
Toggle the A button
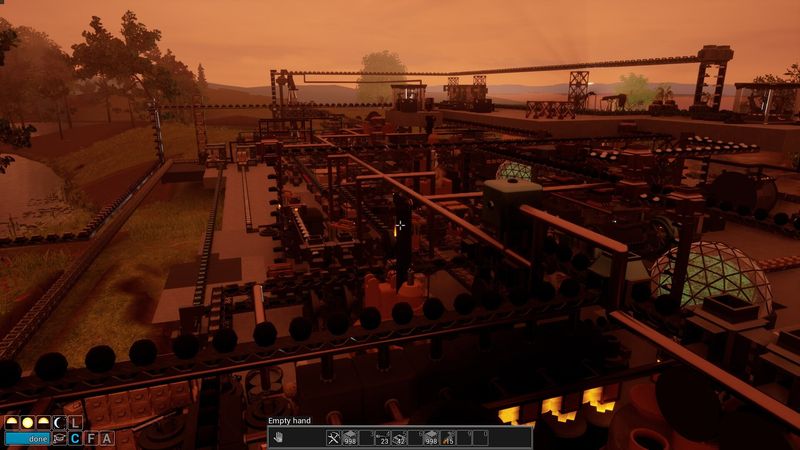[x=106, y=438]
